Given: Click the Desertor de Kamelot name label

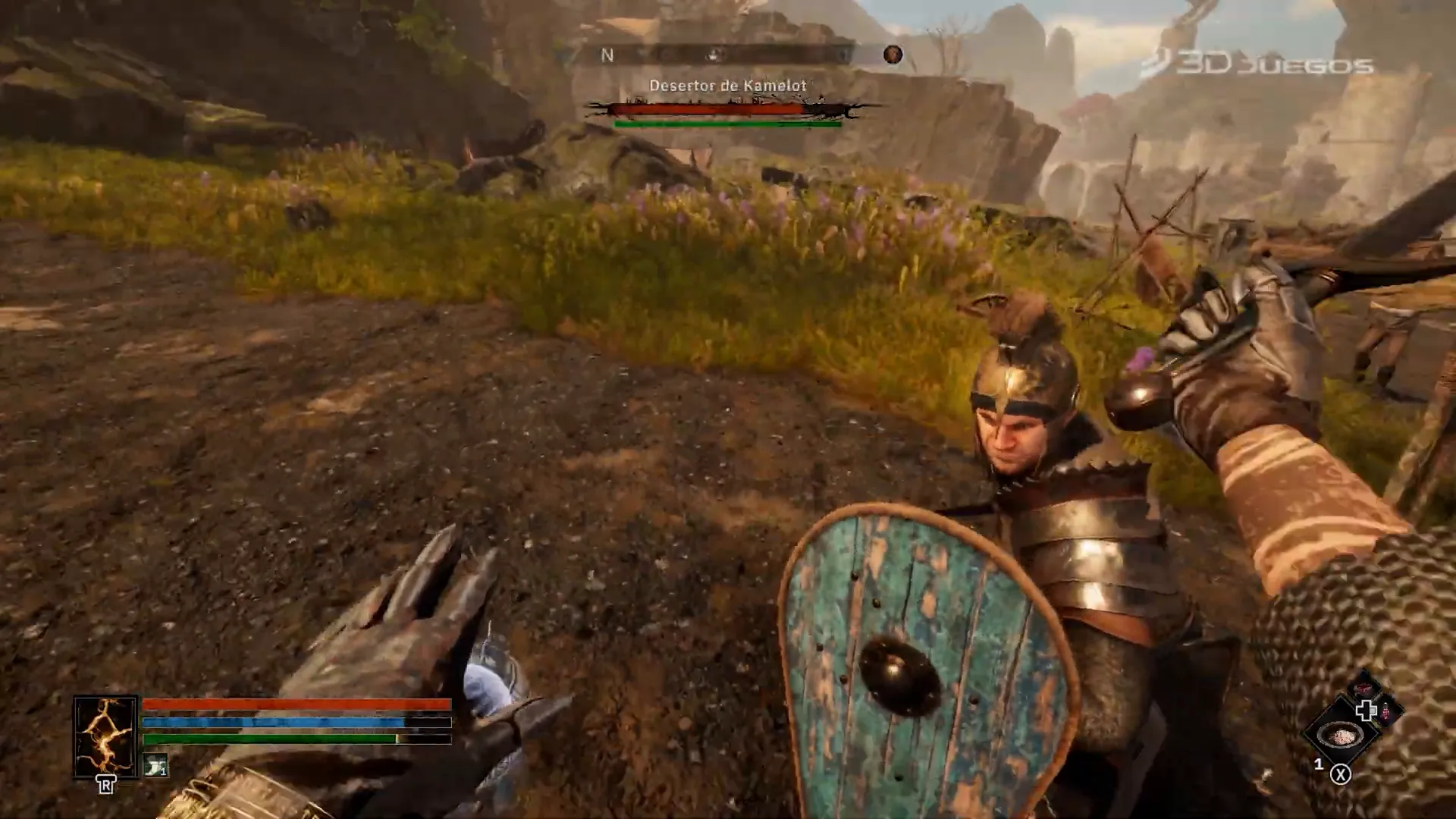Looking at the screenshot, I should [730, 86].
